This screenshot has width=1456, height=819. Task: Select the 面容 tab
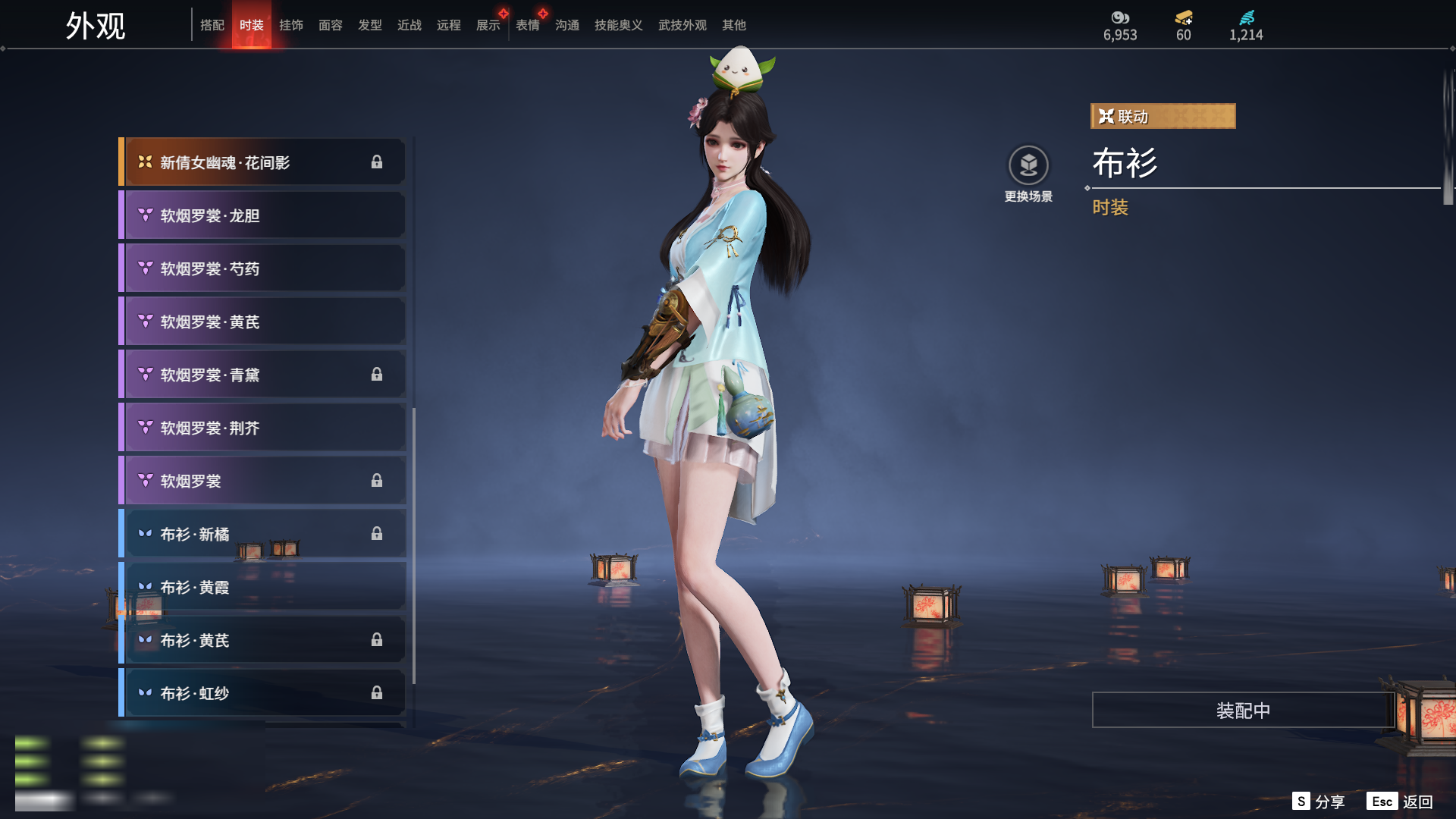coord(331,25)
